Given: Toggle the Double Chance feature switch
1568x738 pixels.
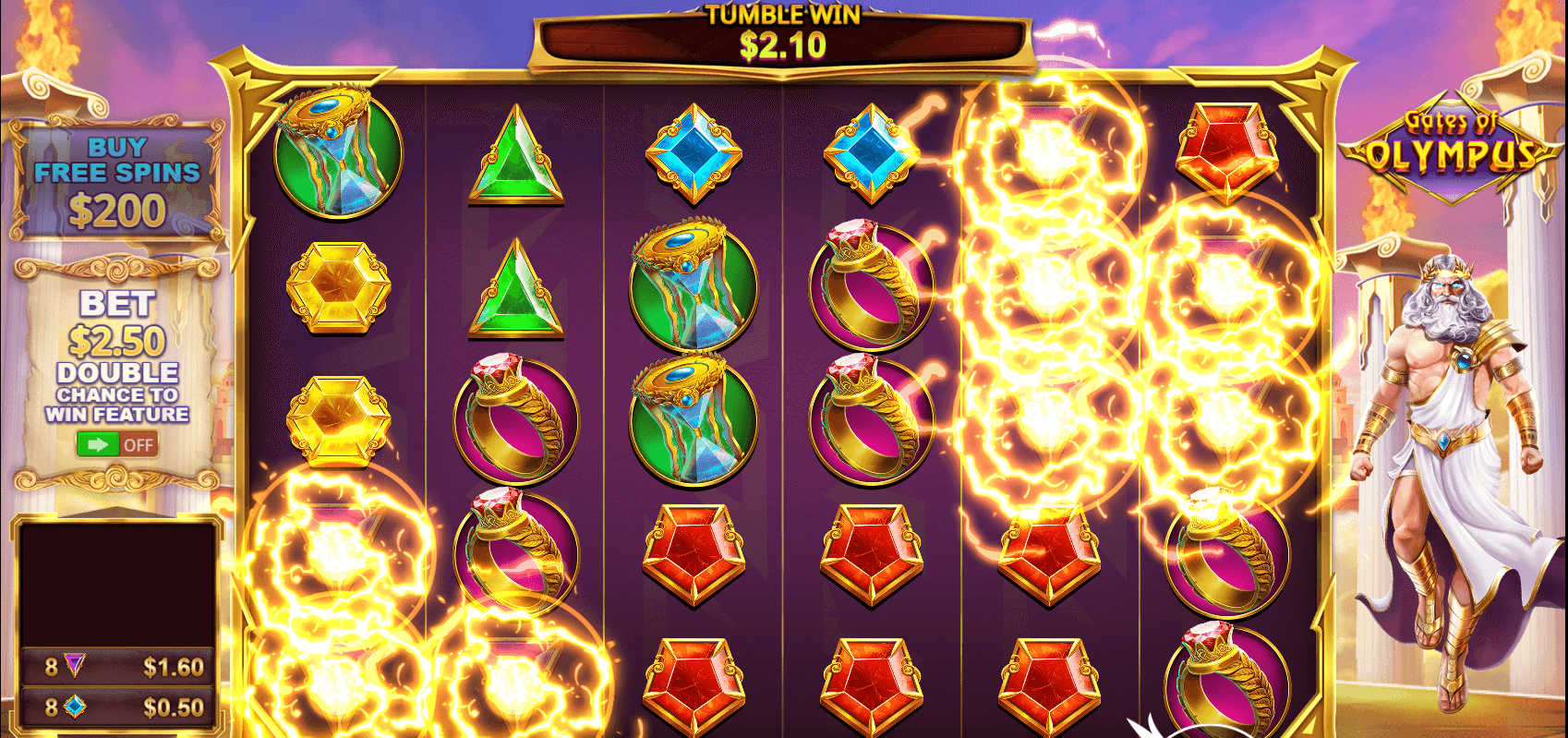Looking at the screenshot, I should [x=119, y=443].
